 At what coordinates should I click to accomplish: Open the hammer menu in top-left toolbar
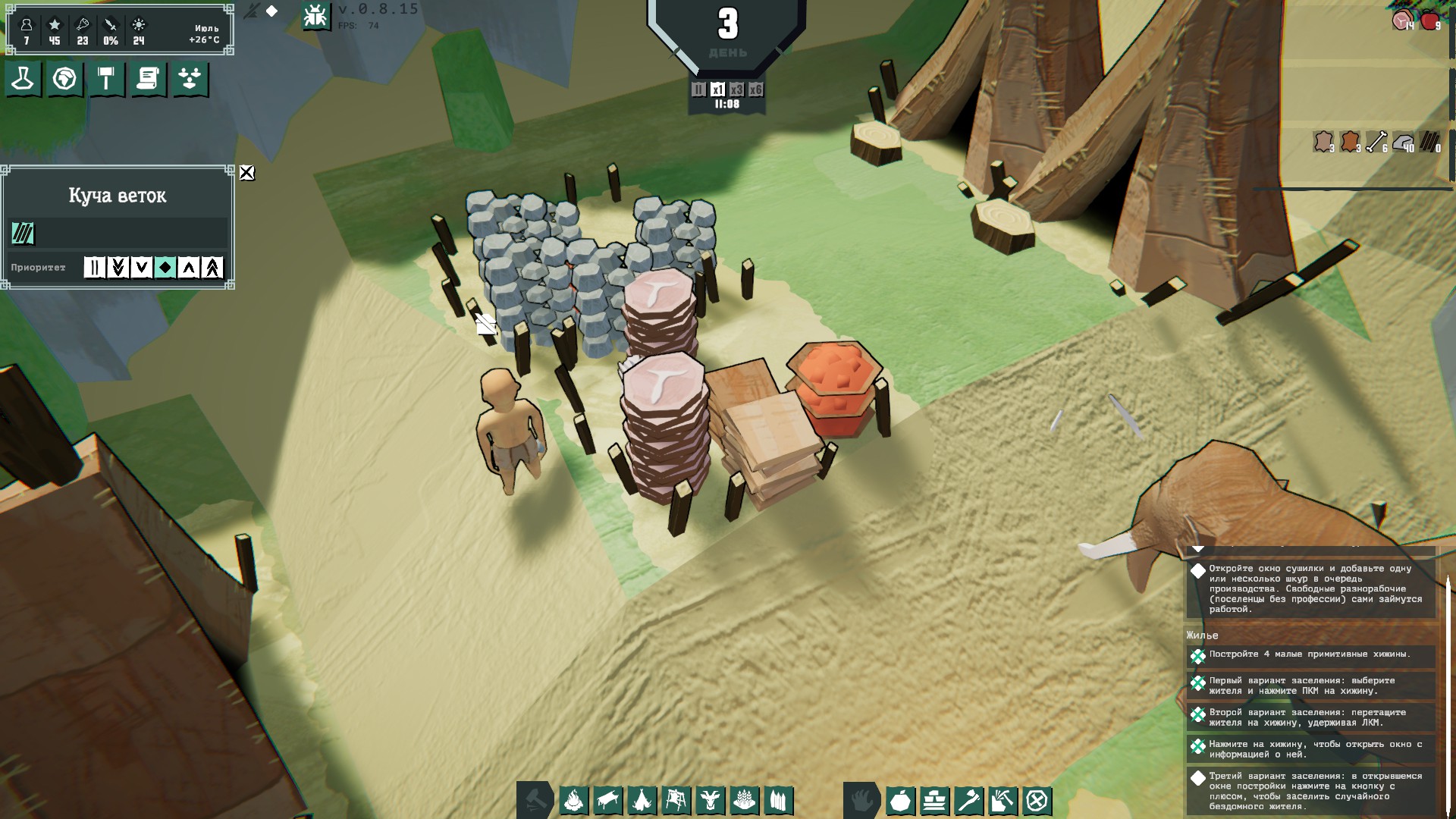[x=106, y=79]
